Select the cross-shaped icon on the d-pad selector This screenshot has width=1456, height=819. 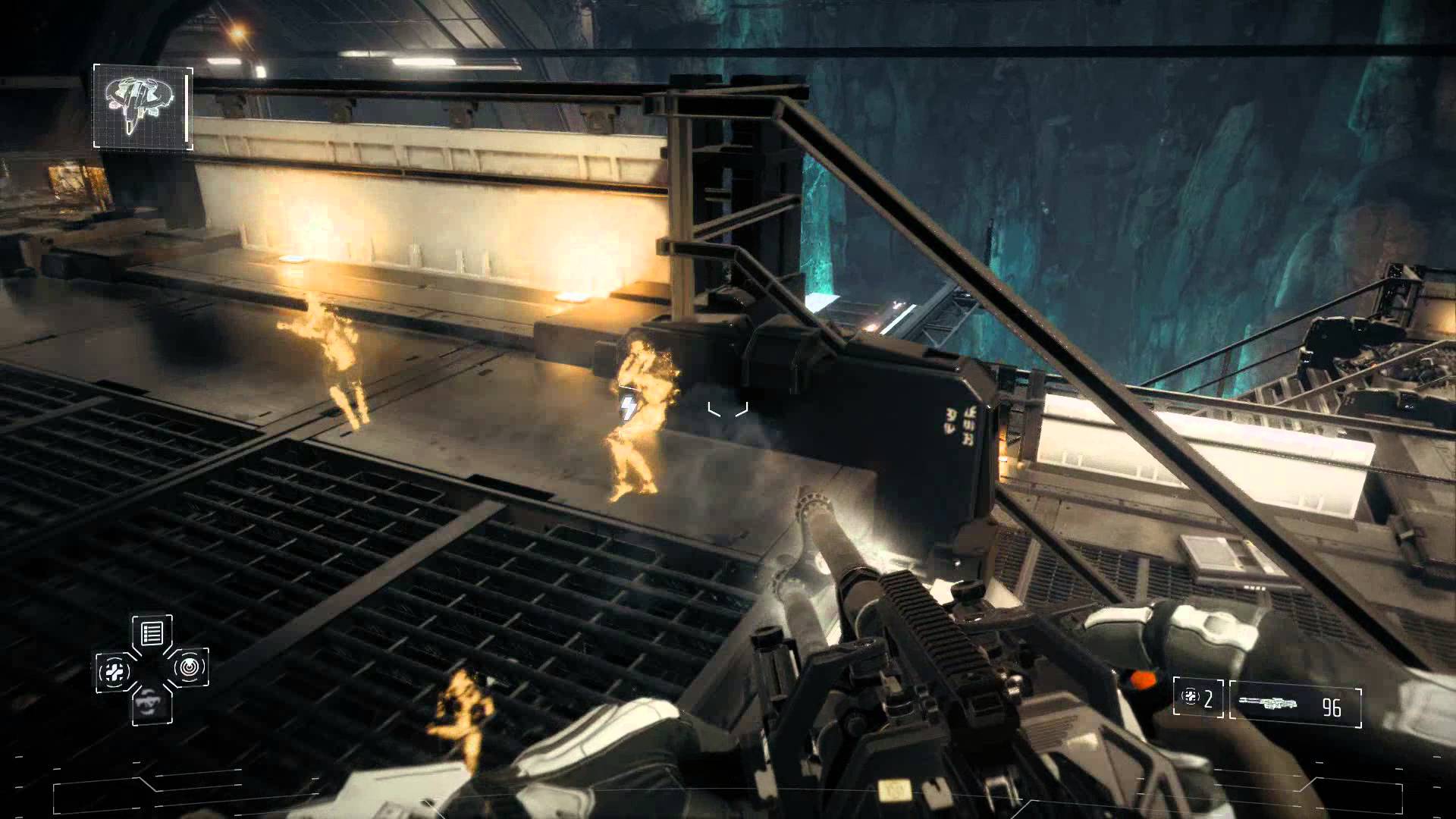click(x=115, y=671)
